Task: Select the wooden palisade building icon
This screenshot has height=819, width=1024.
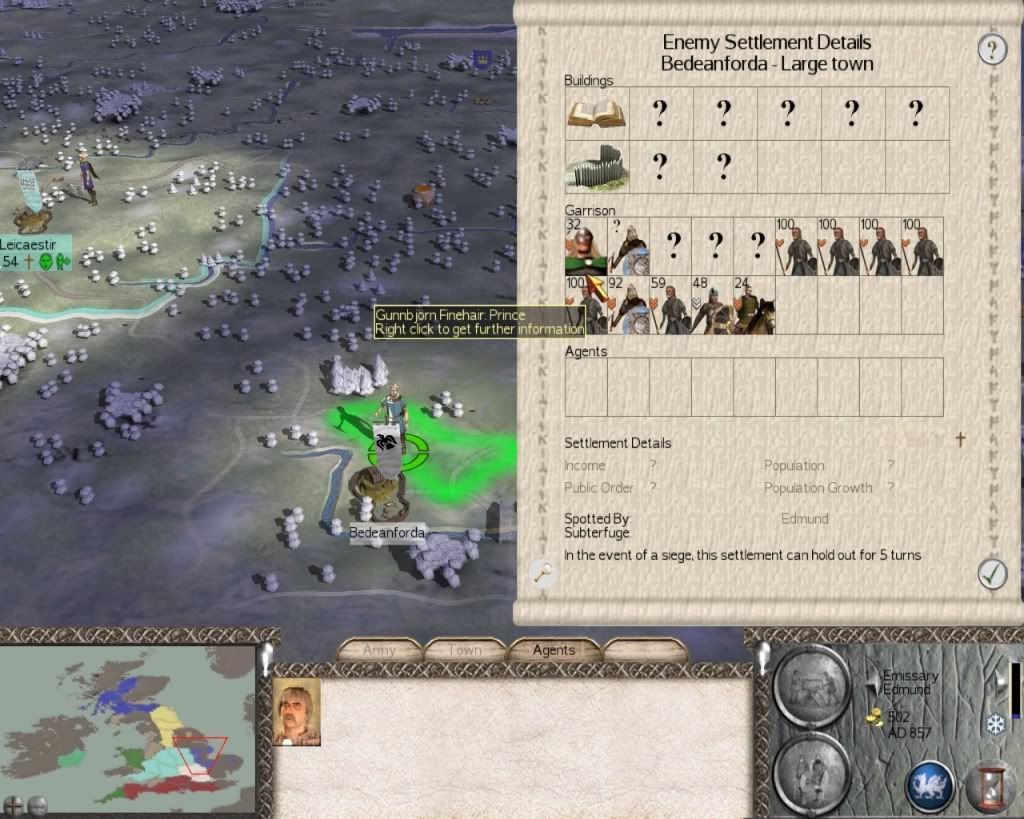Action: pos(596,167)
